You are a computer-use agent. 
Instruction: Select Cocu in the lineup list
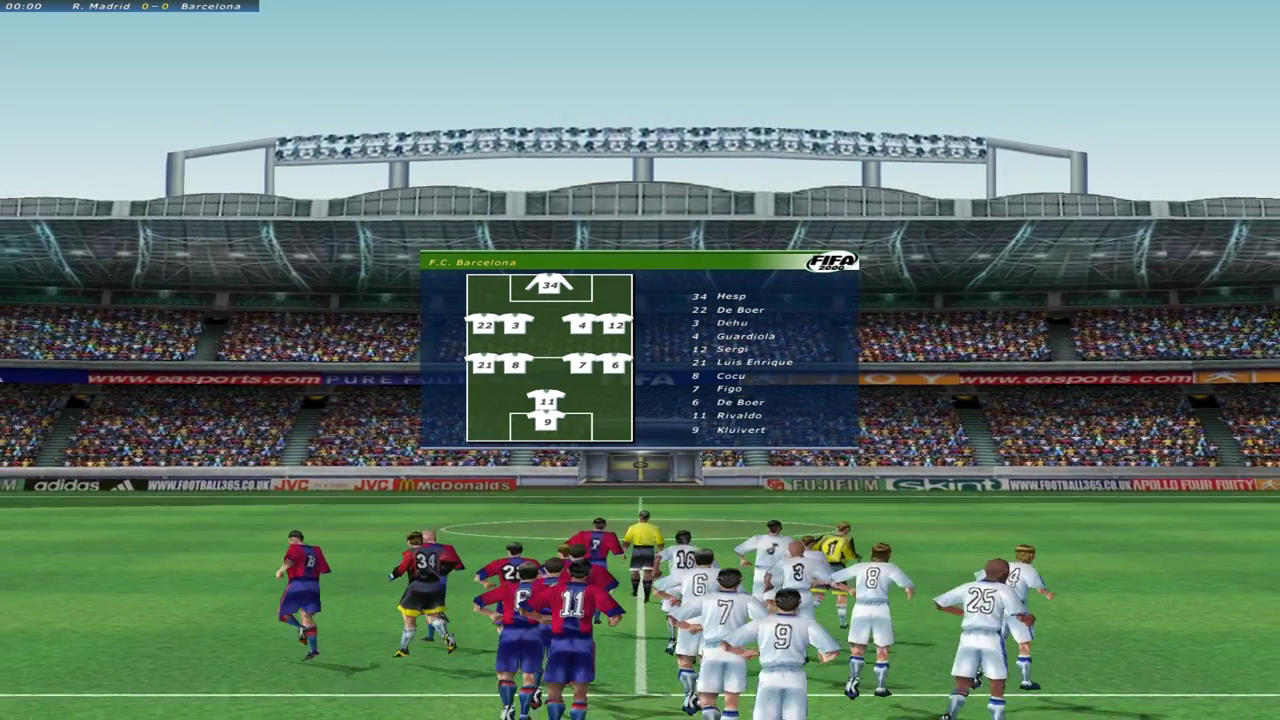731,376
